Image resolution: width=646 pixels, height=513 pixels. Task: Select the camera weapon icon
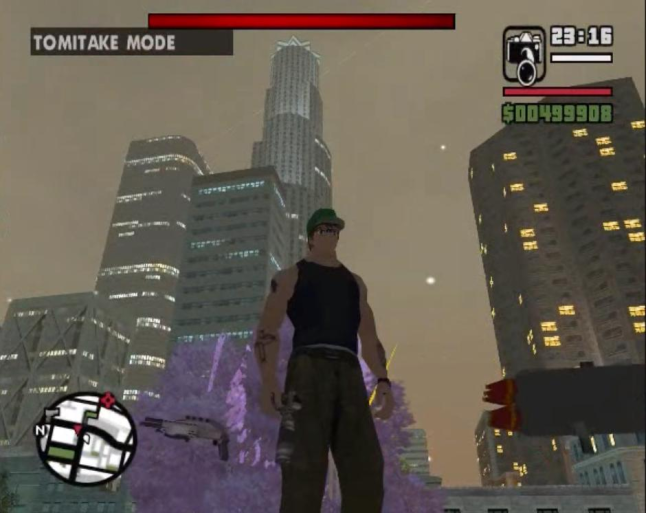(524, 55)
